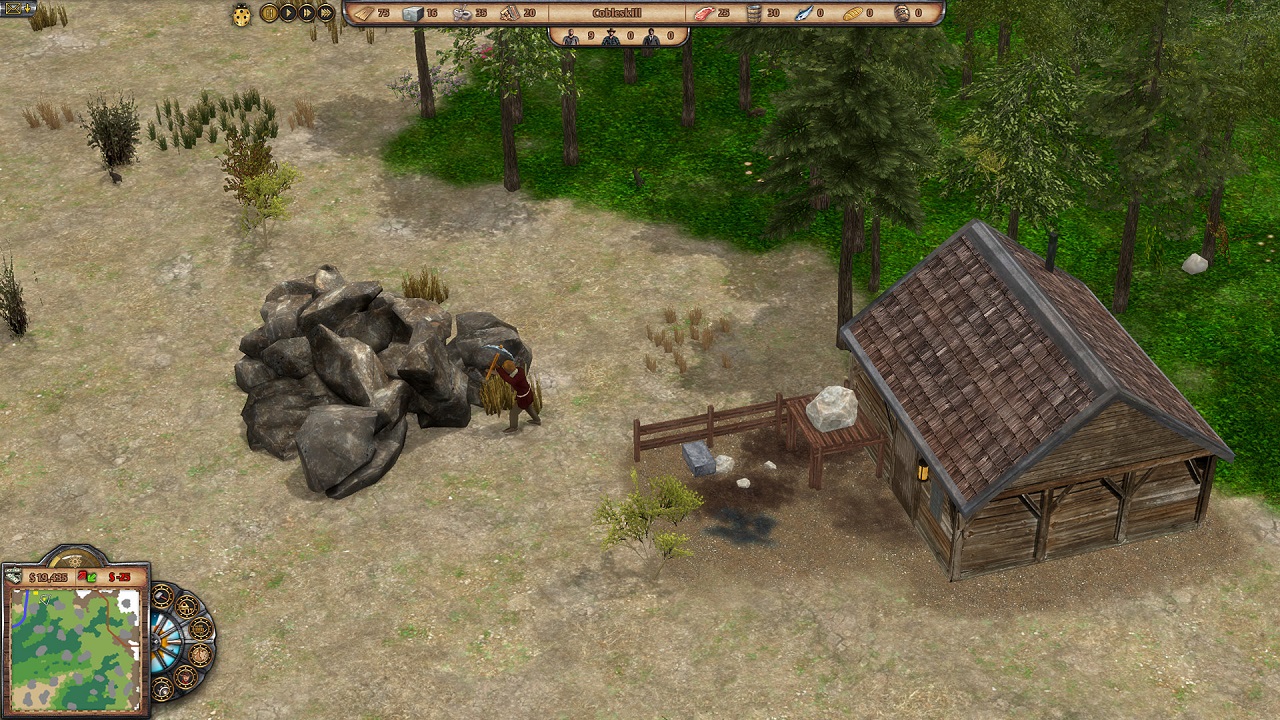1280x720 pixels.
Task: Open the parchment map button
Action: pyautogui.click(x=200, y=654)
